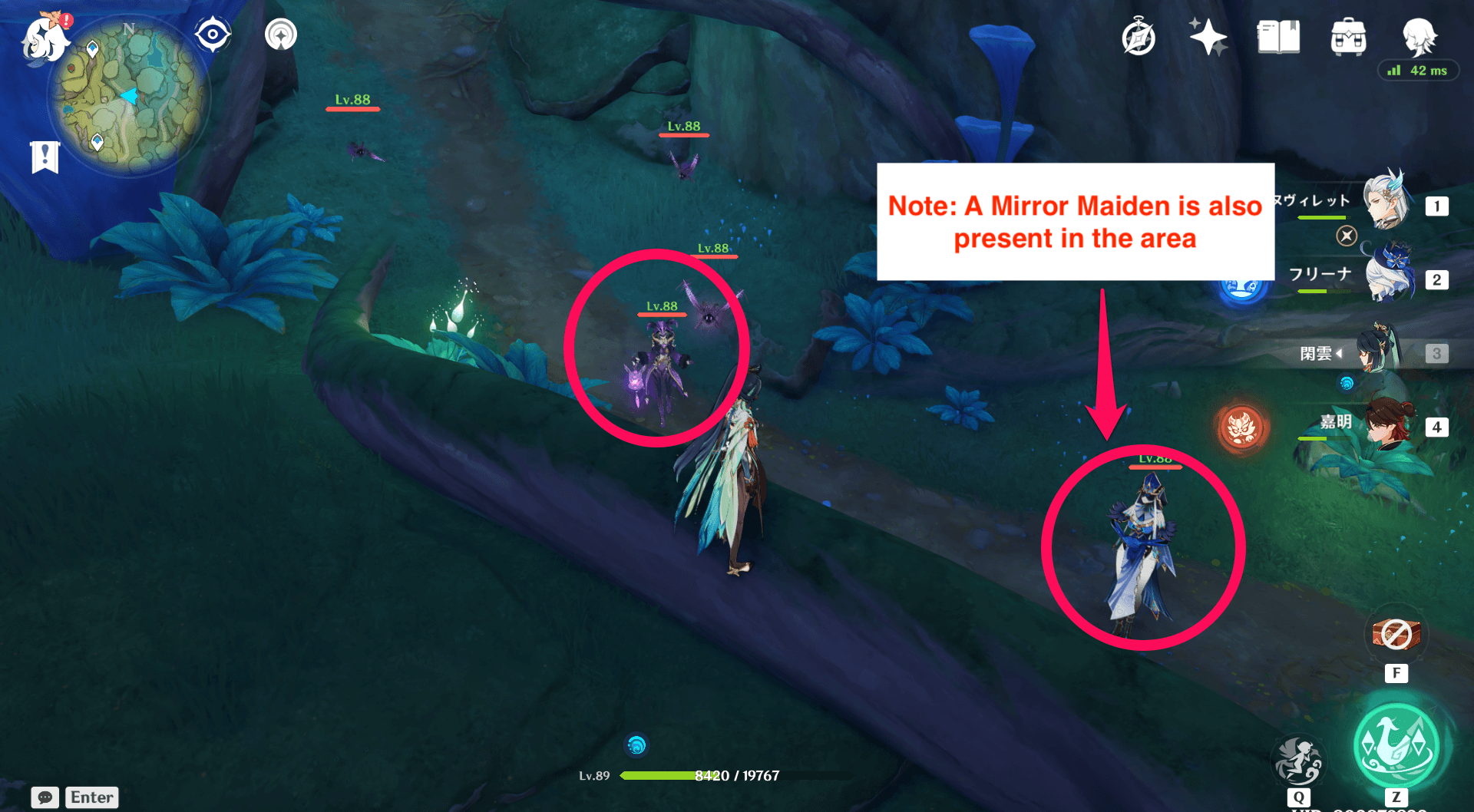The image size is (1474, 812).
Task: Open the inventory bag icon
Action: pyautogui.click(x=1347, y=37)
